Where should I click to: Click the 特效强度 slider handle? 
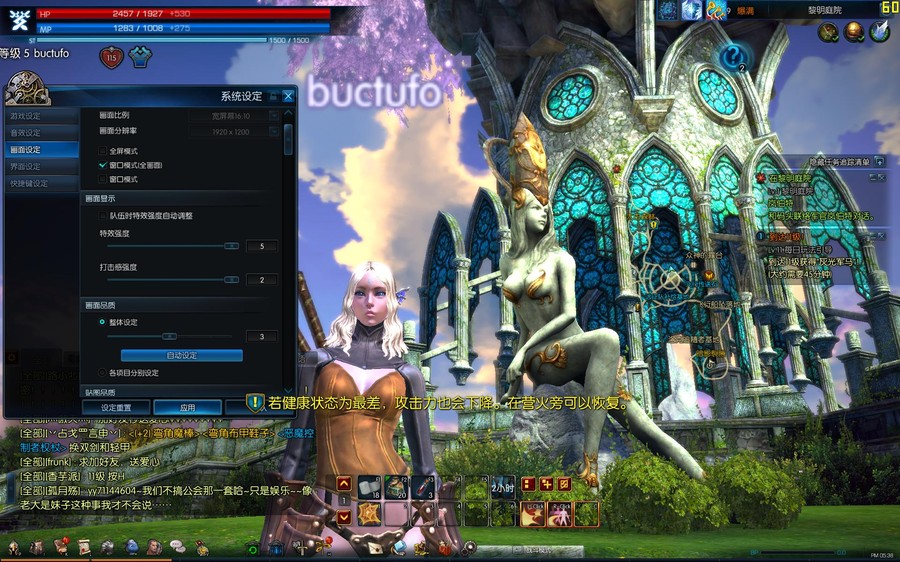231,245
